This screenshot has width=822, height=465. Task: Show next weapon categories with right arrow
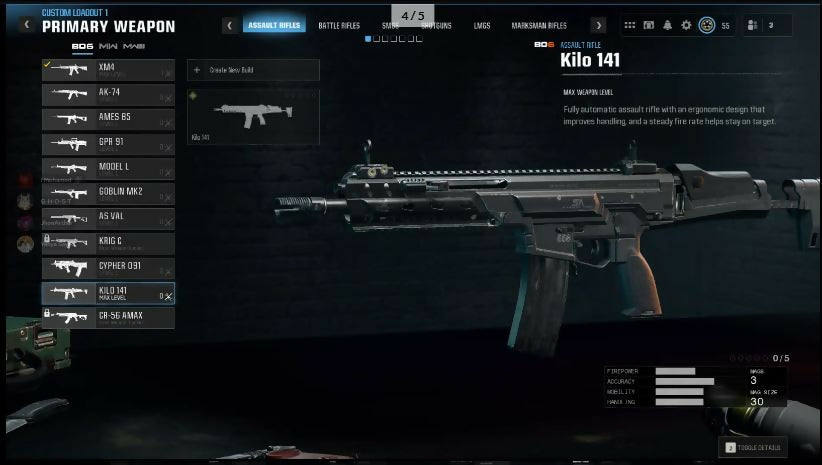[598, 25]
